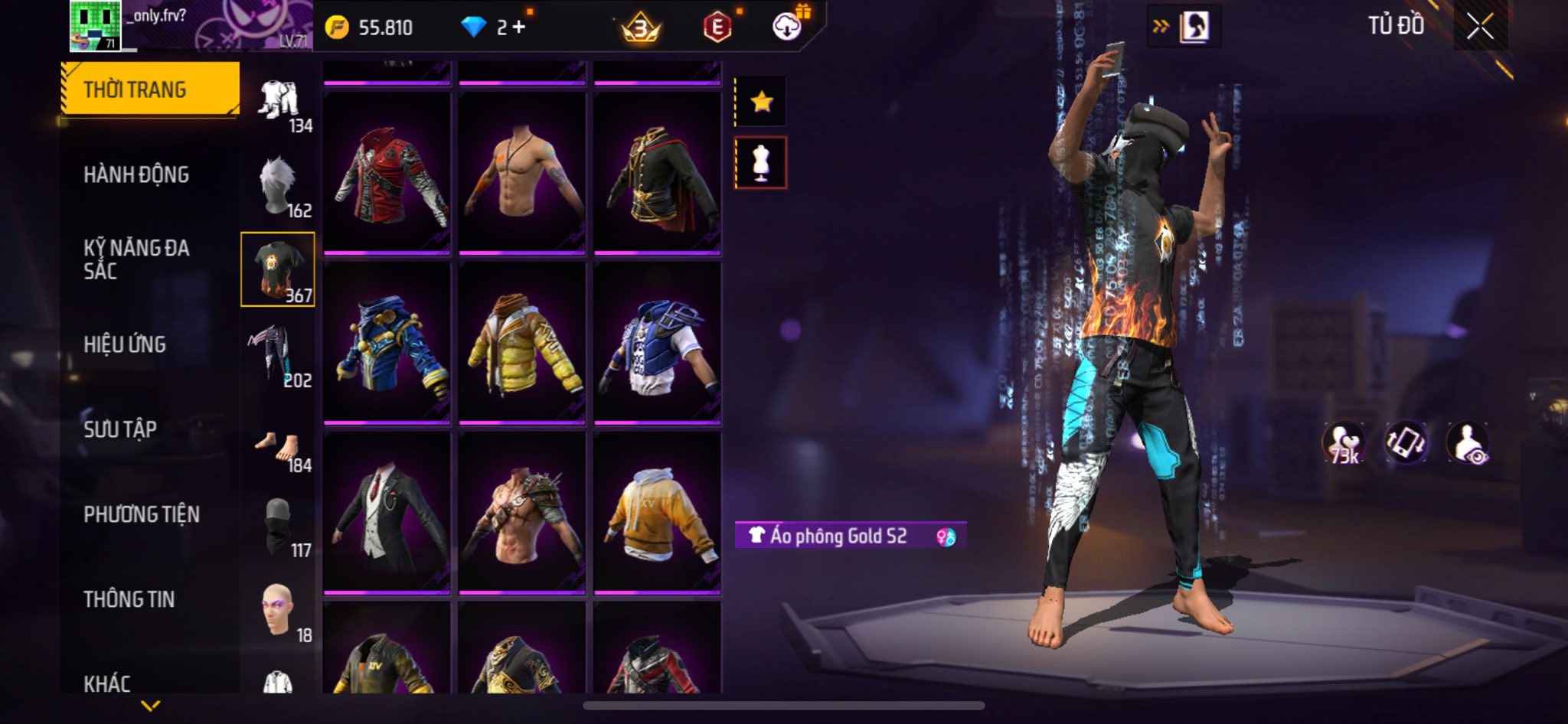Viewport: 1568px width, 724px height.
Task: Select the yellow puffer jacket
Action: point(522,344)
